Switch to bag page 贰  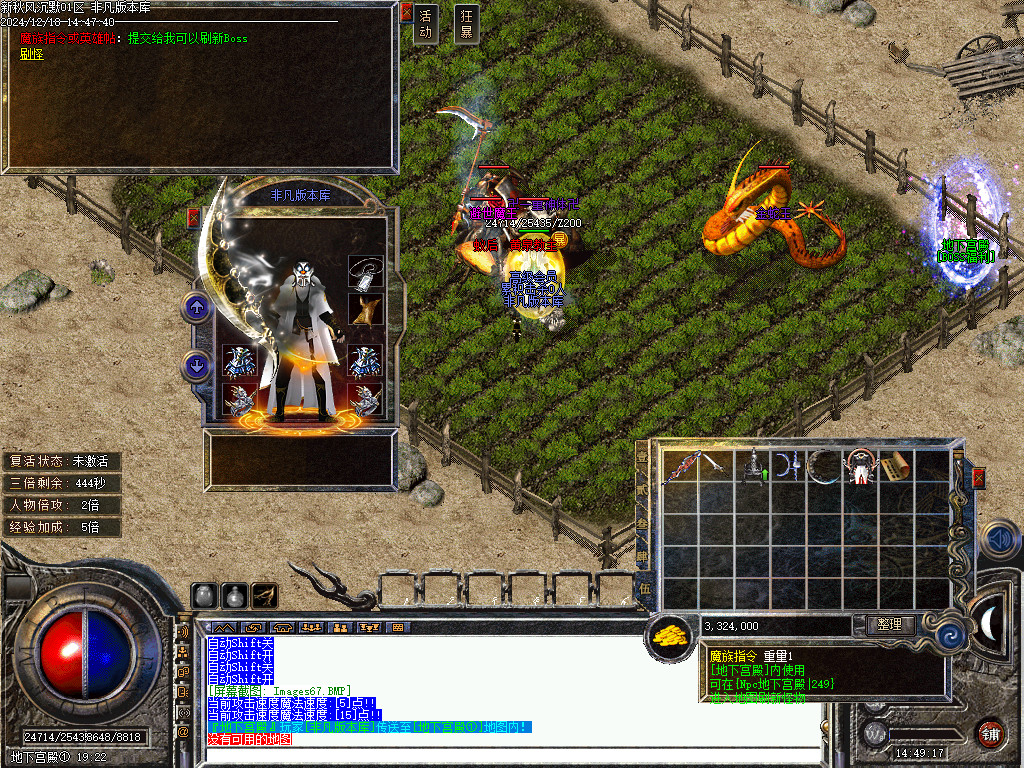click(642, 493)
